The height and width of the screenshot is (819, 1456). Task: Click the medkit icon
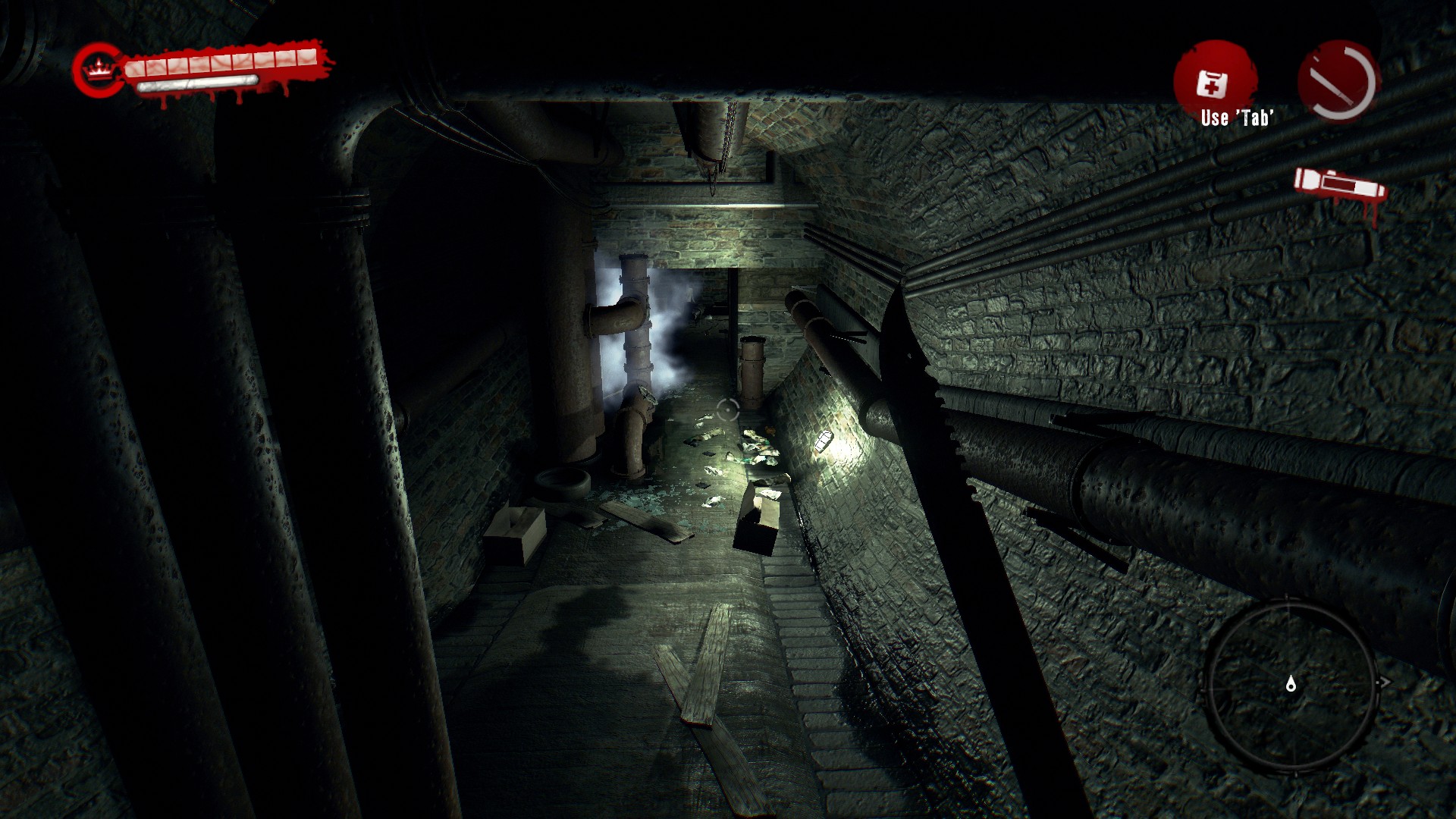pos(1212,83)
